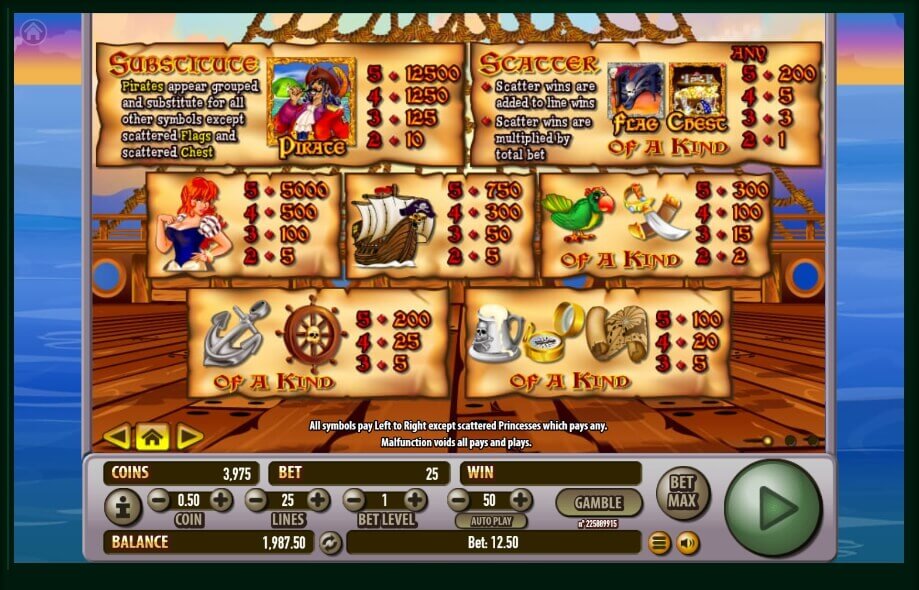The image size is (919, 590).
Task: Increase the autoplay spin count
Action: click(520, 500)
